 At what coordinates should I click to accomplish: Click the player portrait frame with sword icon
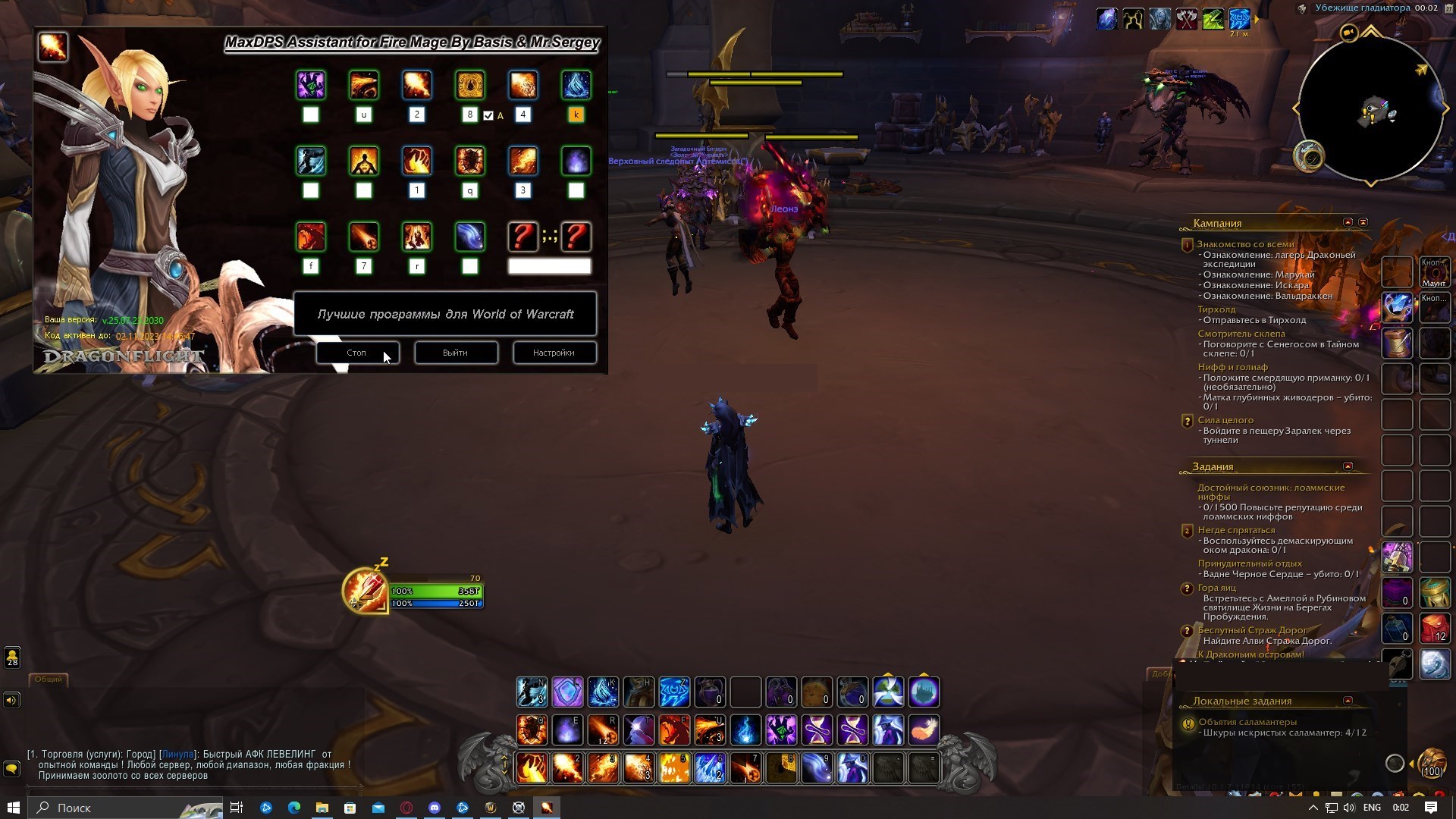coord(366,590)
